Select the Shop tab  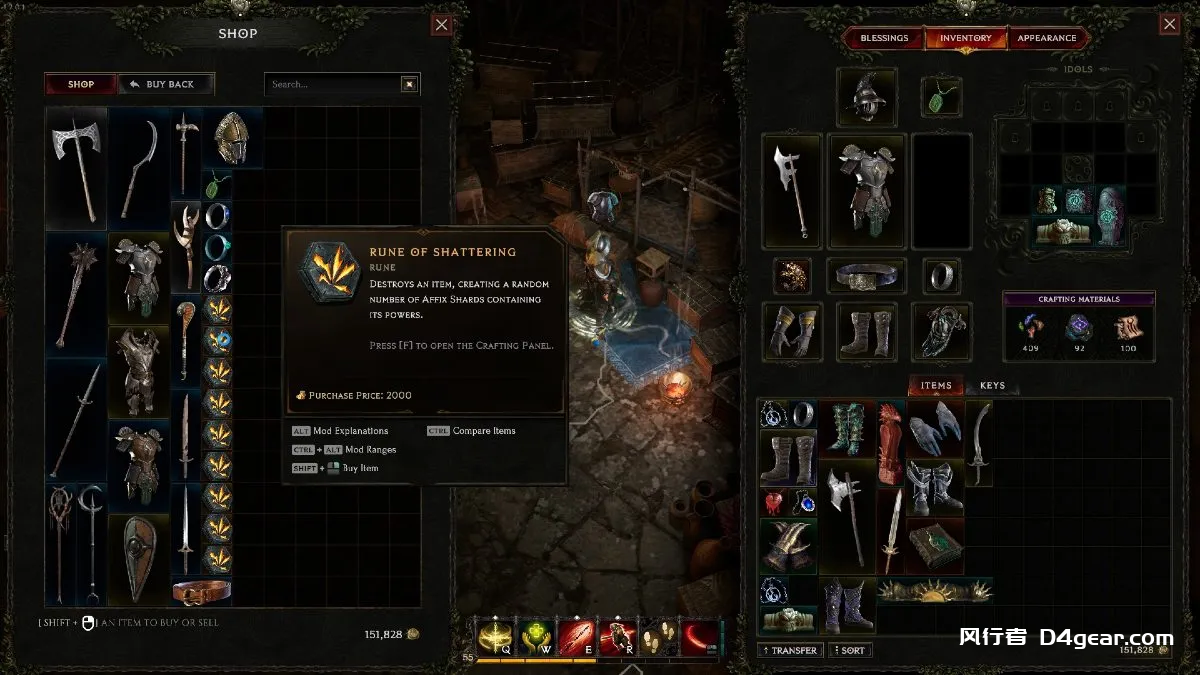coord(81,84)
